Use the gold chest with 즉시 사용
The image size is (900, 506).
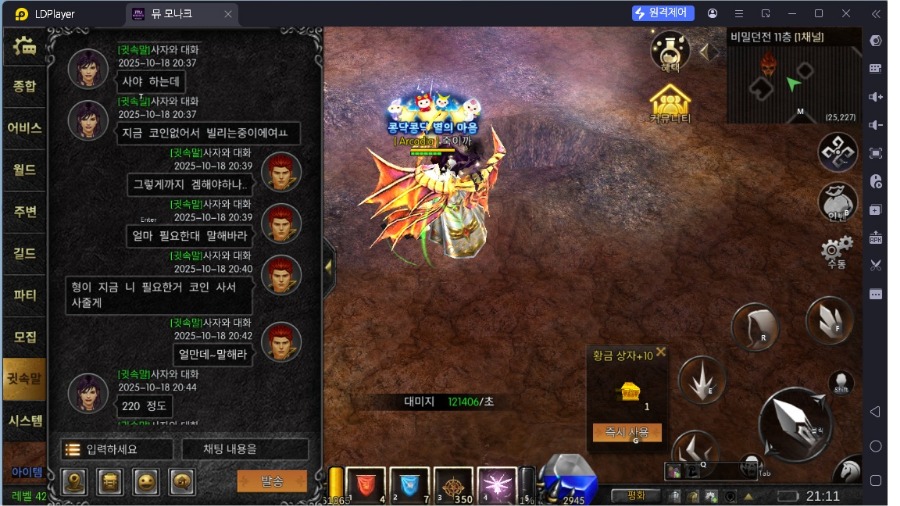627,432
